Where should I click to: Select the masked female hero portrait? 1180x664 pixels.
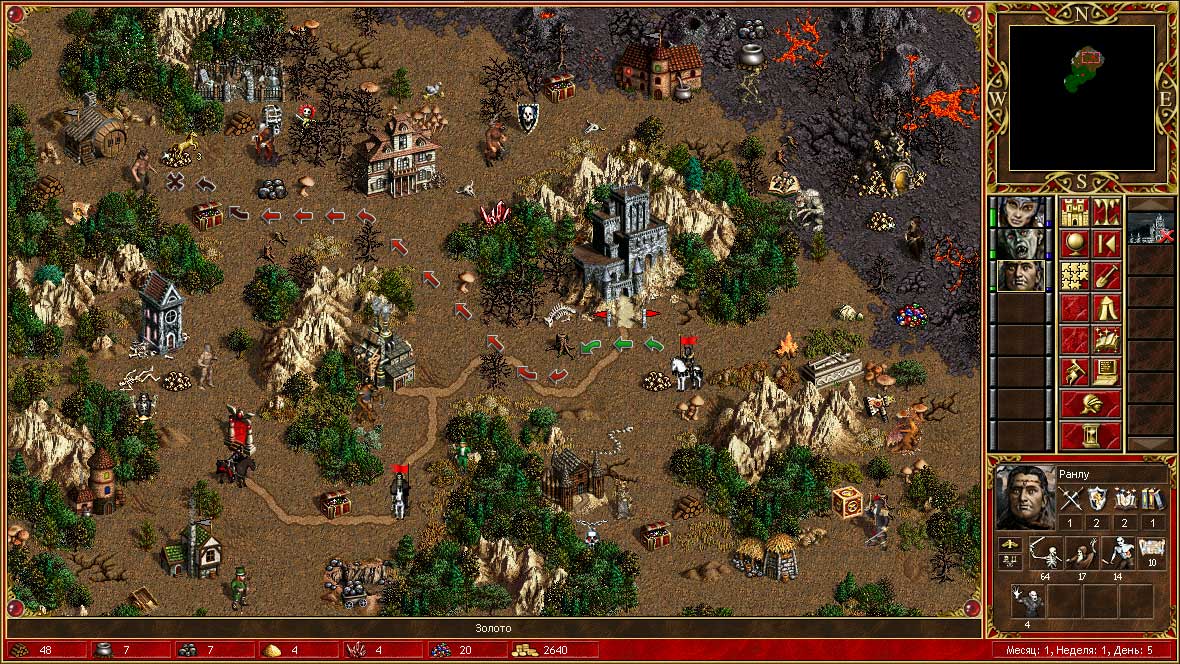click(x=1021, y=211)
